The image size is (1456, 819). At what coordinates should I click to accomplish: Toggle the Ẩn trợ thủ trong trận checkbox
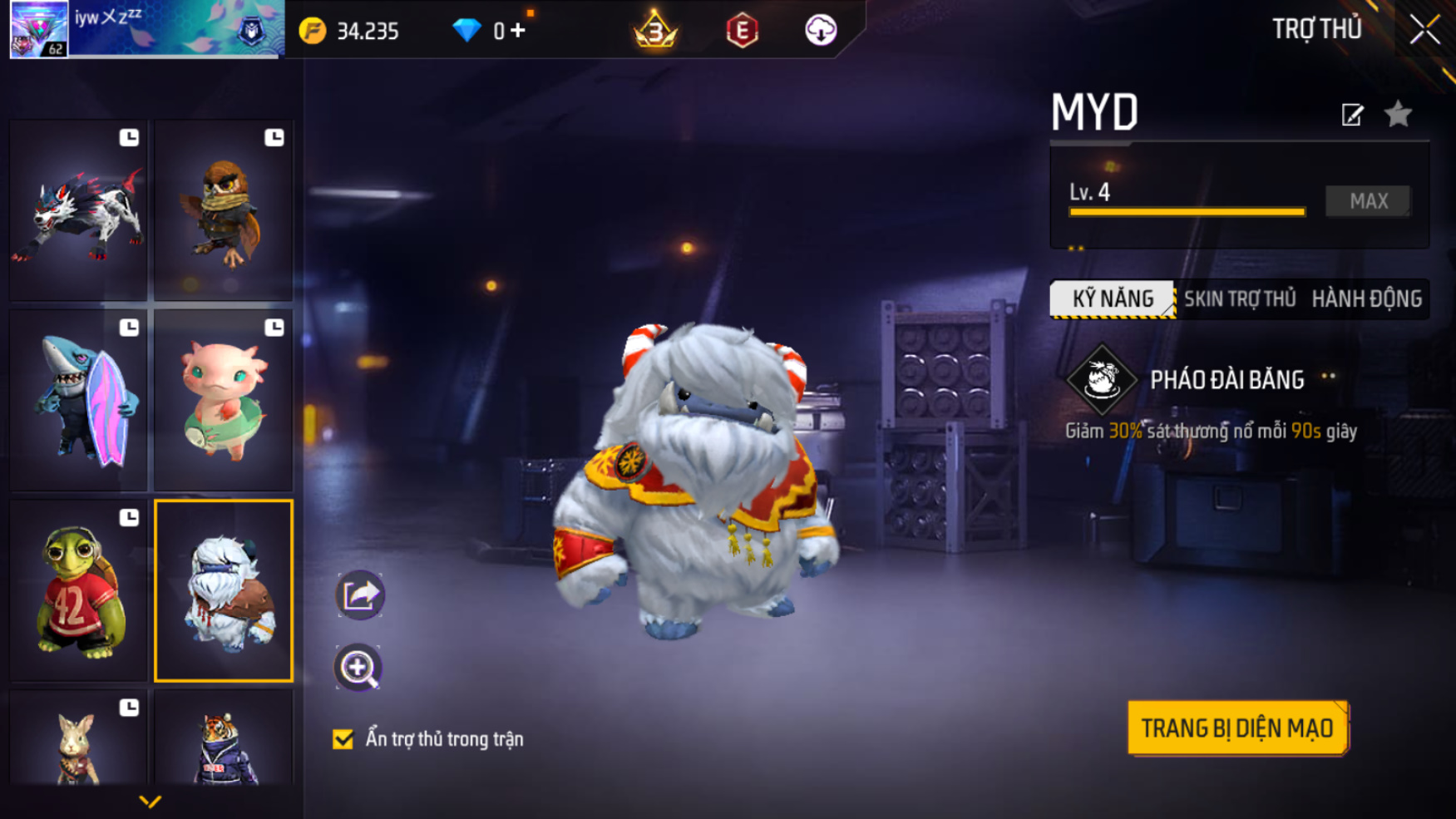click(x=343, y=739)
